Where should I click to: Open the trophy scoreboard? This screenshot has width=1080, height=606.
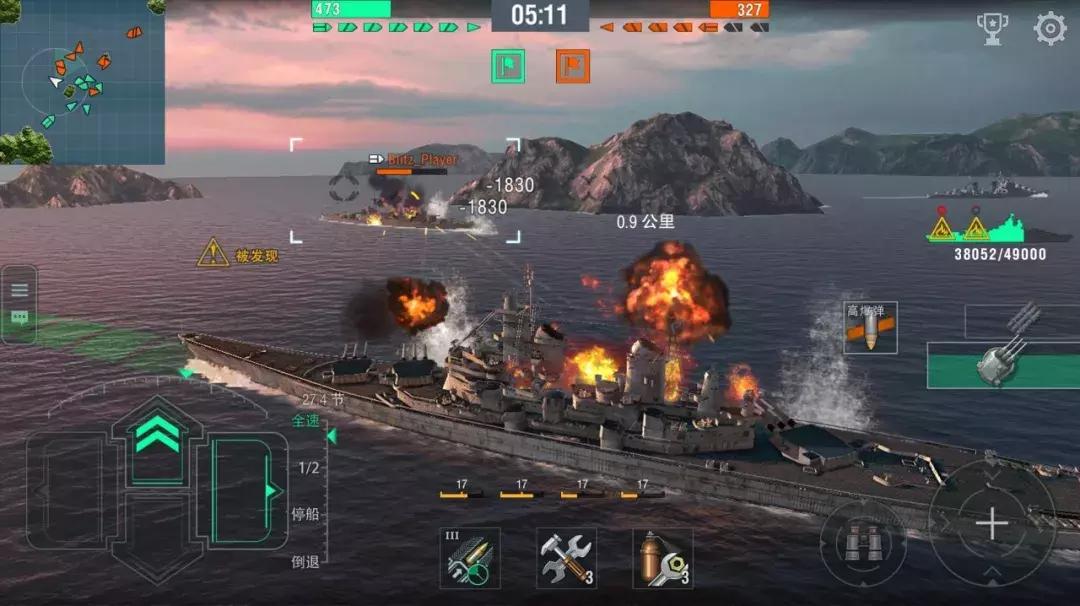pyautogui.click(x=992, y=29)
